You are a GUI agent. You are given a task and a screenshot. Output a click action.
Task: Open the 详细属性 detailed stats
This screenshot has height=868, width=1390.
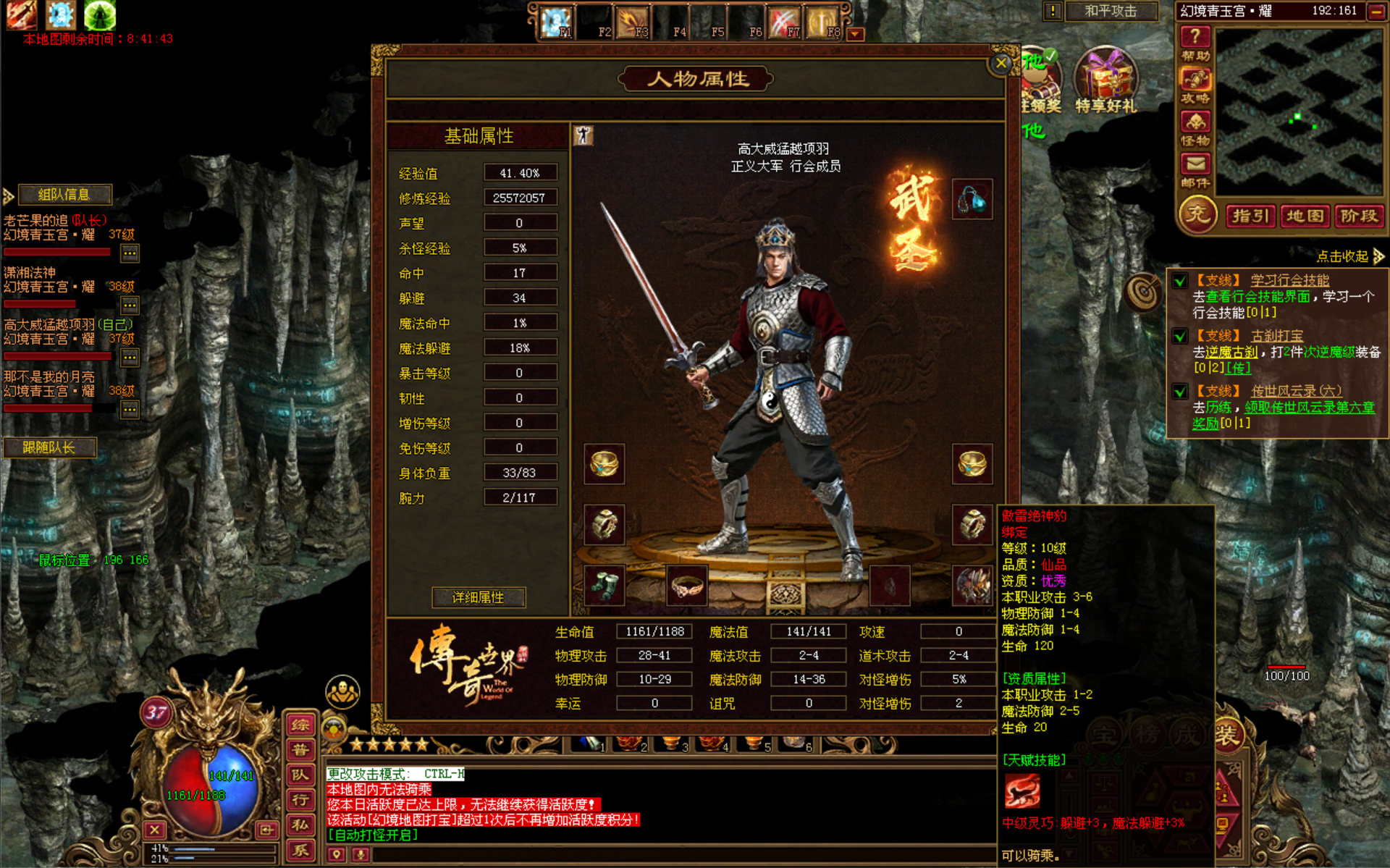click(x=478, y=597)
